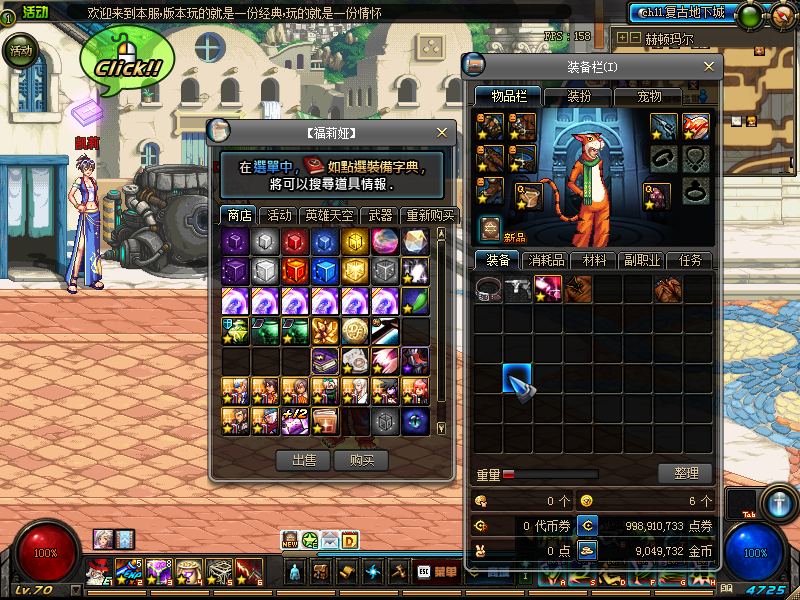Sort inventory with the 整理 button

click(685, 473)
